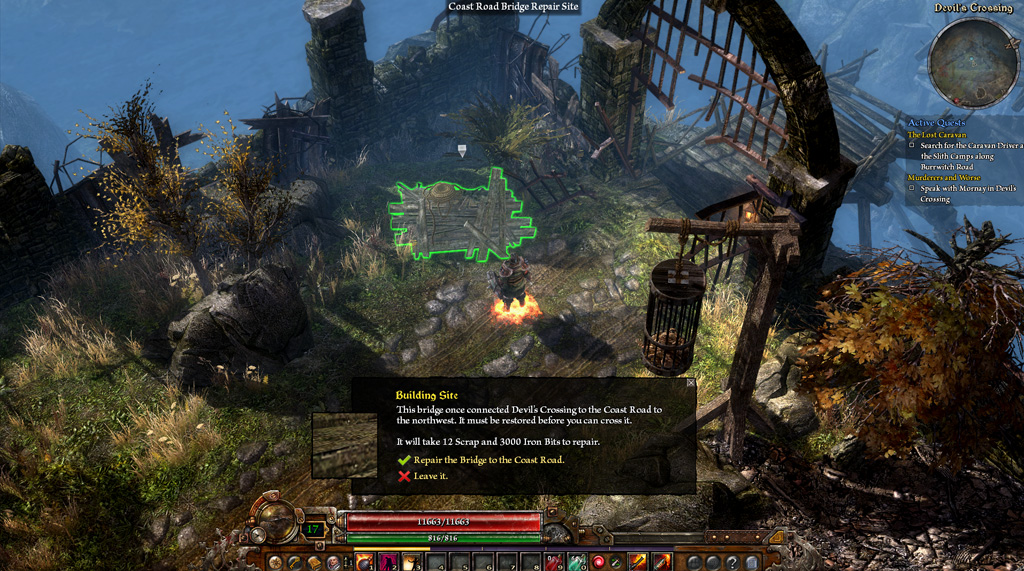Open the Devil's Crossing minimap
The image size is (1024, 571).
972,63
